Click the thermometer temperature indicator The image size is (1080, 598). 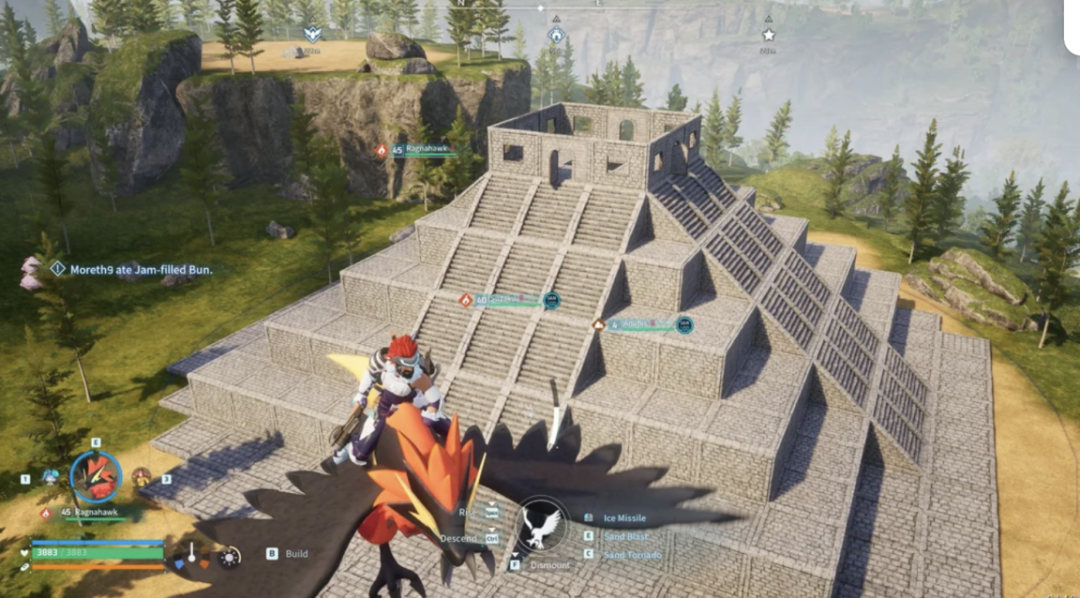coord(191,553)
